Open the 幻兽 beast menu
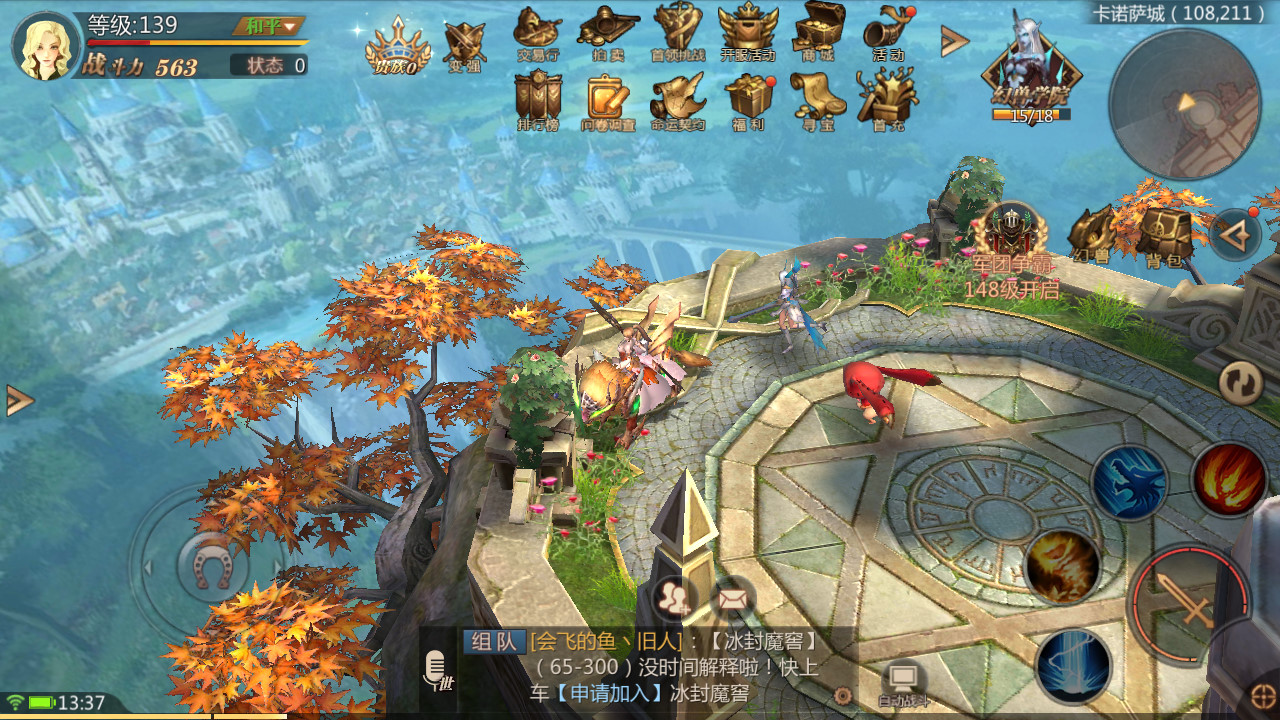This screenshot has height=720, width=1280. click(1090, 236)
